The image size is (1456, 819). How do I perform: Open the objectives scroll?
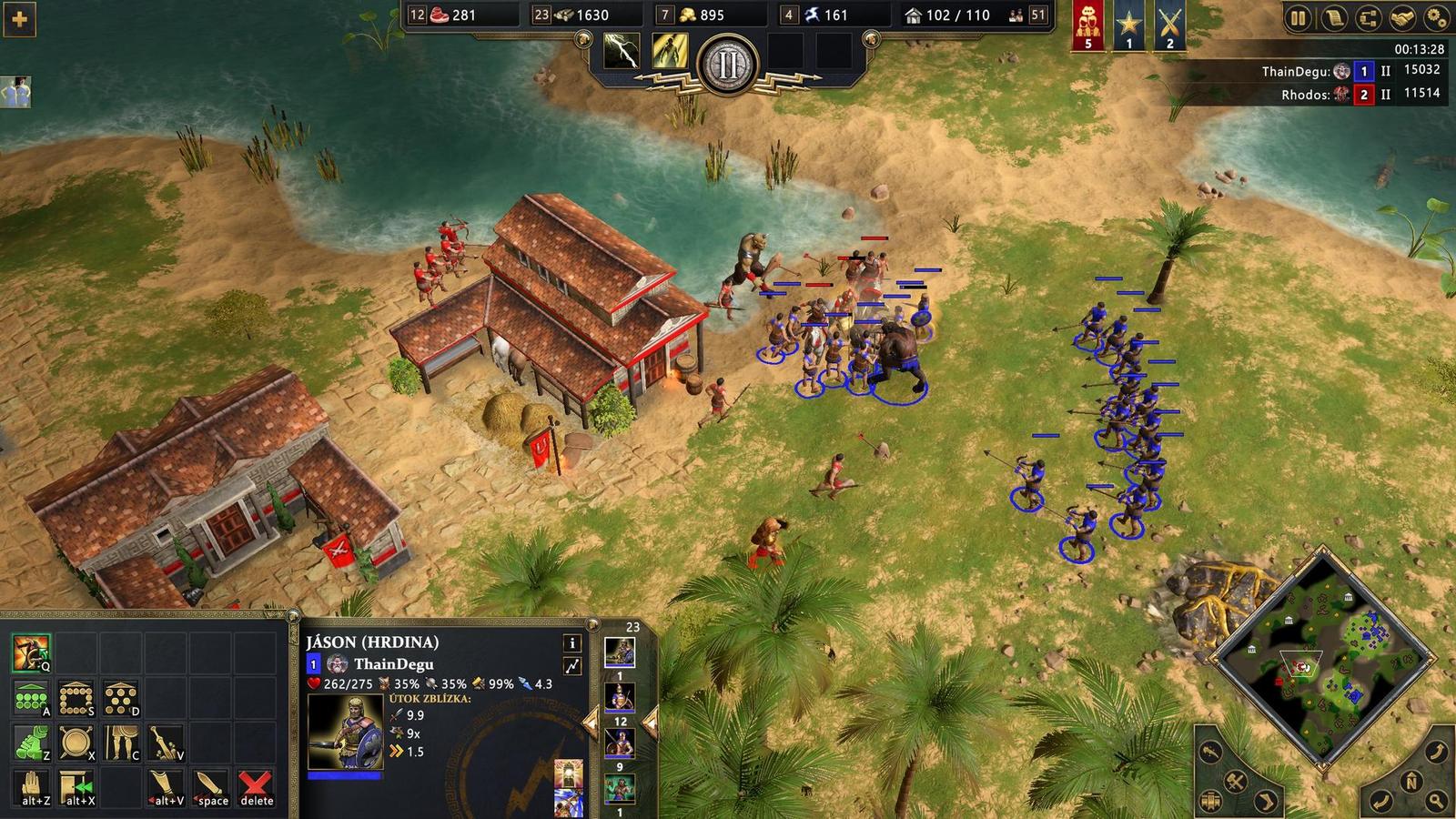[x=1333, y=16]
